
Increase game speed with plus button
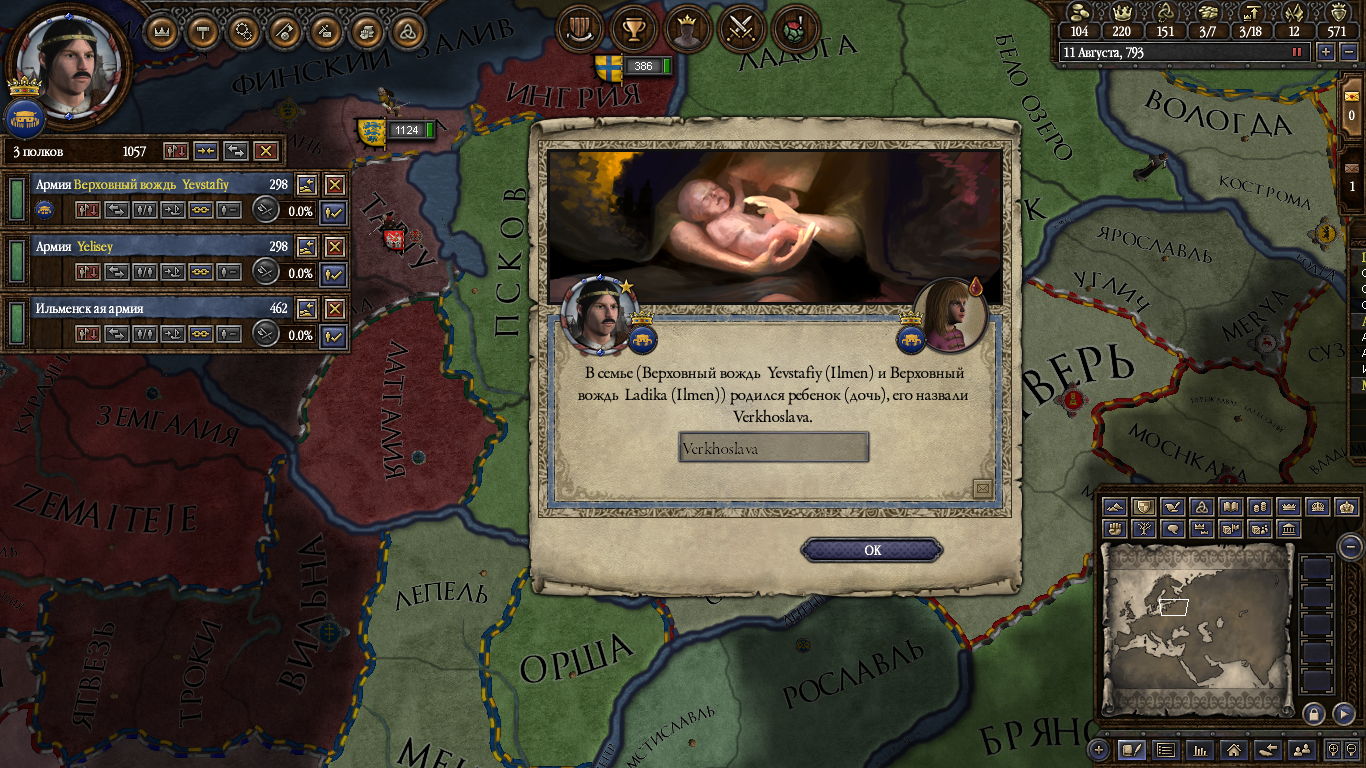coord(1326,52)
